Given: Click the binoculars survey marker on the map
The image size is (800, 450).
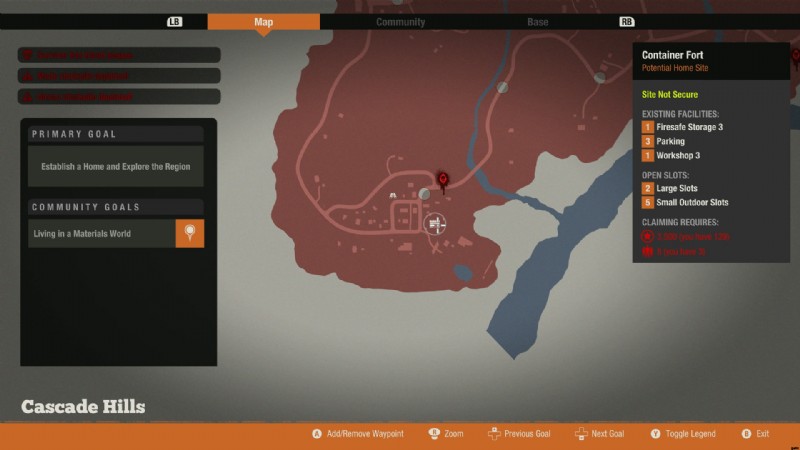Looking at the screenshot, I should coord(394,195).
